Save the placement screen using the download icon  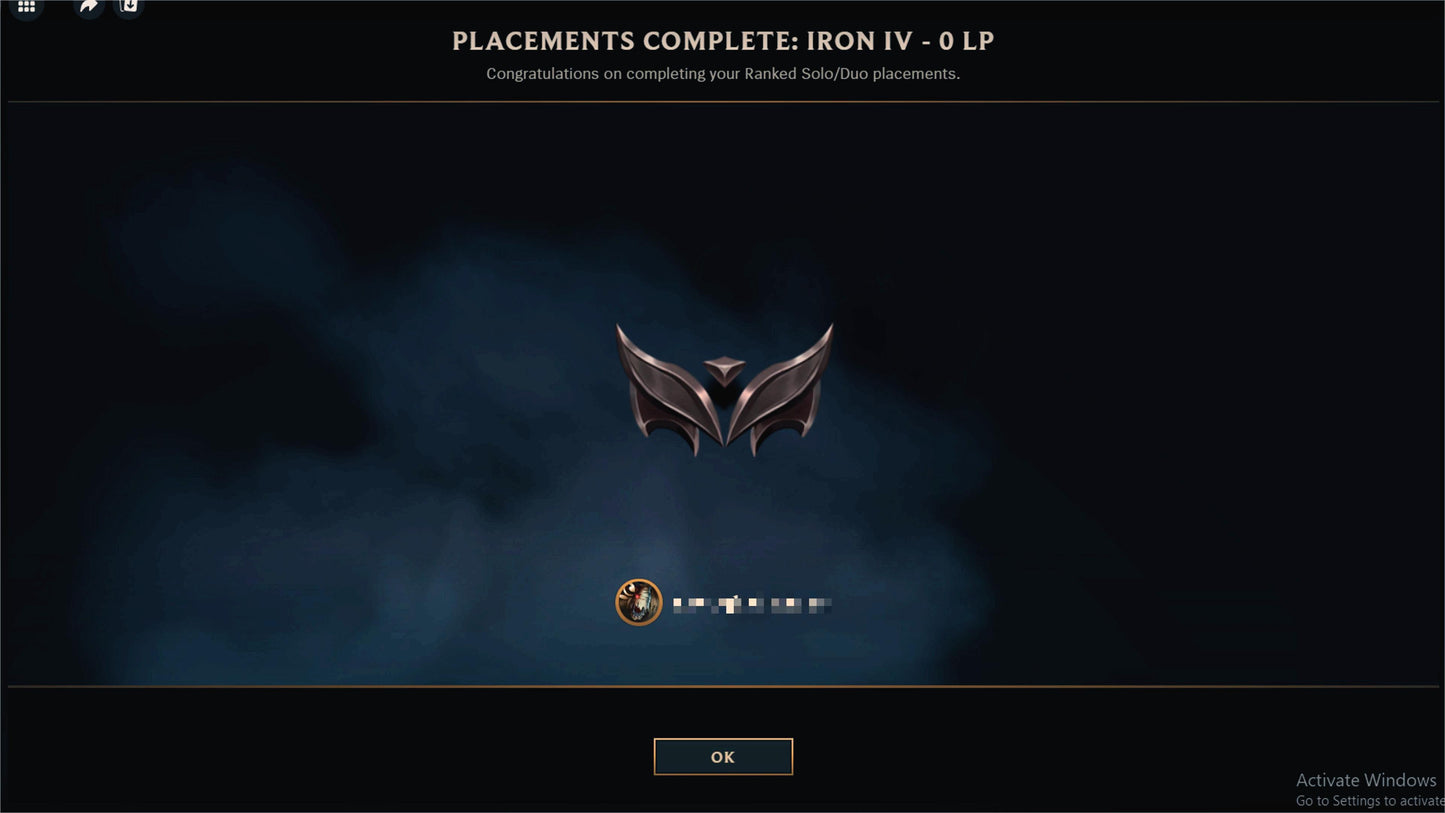[x=128, y=7]
